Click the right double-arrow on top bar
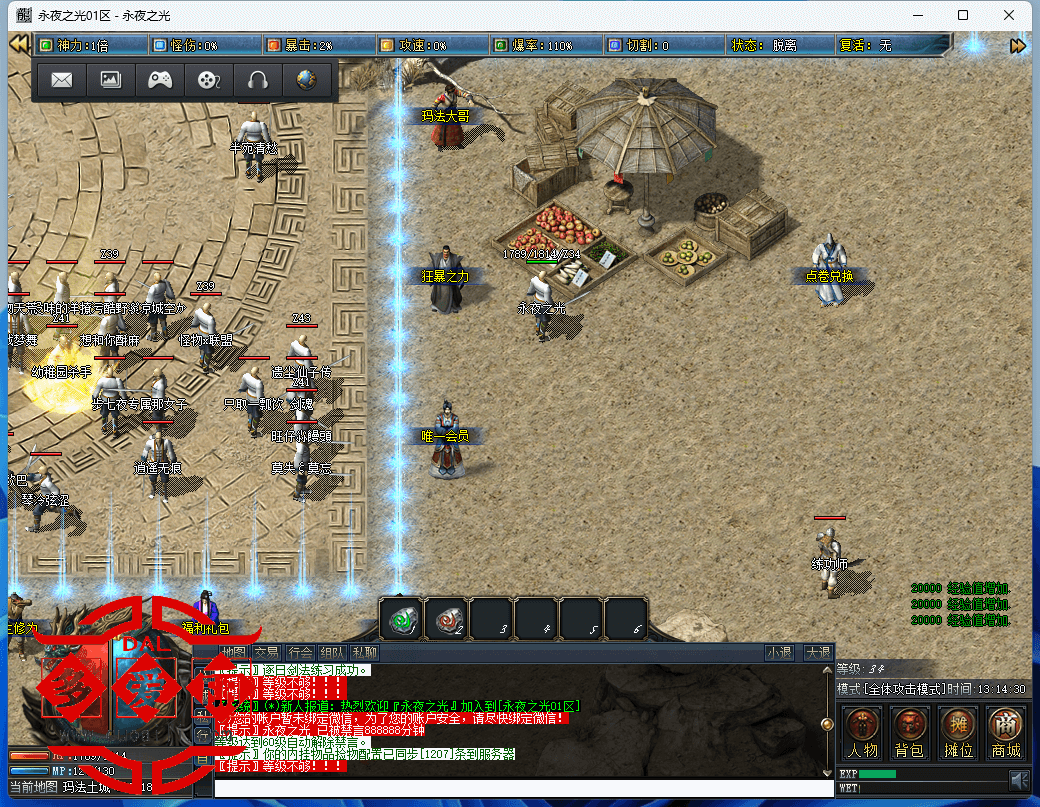 pos(1018,45)
